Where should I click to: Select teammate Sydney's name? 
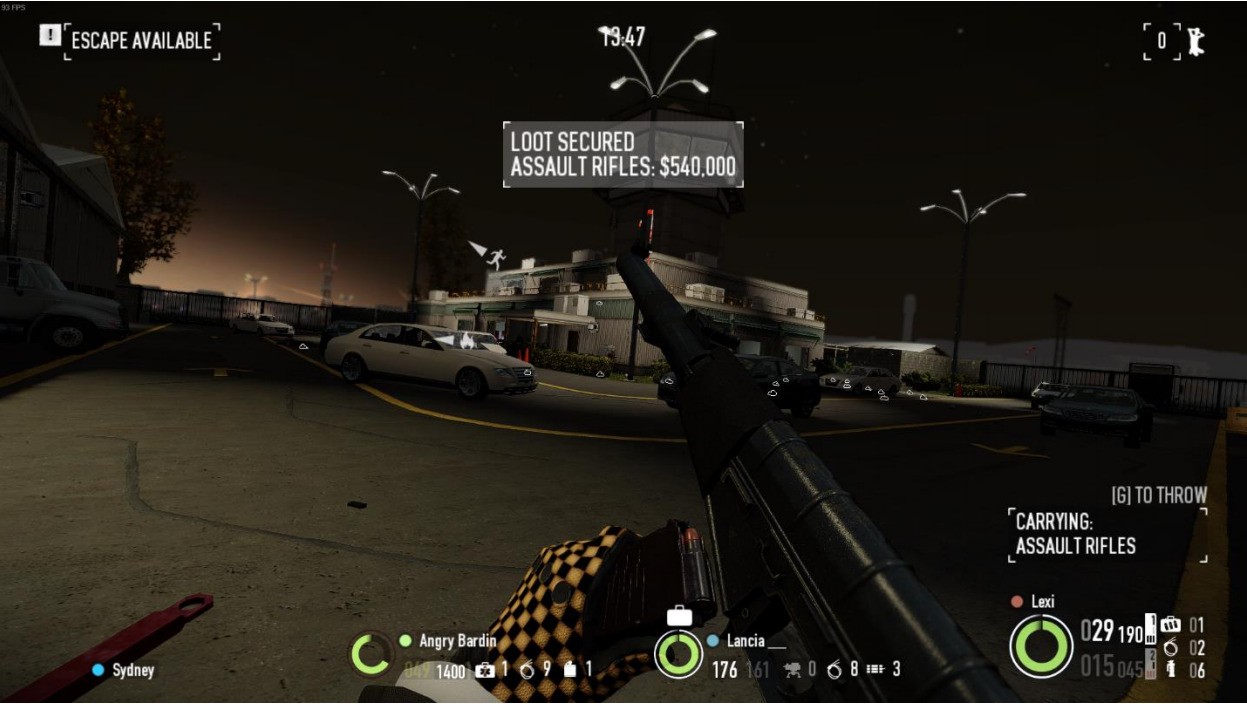coord(133,670)
